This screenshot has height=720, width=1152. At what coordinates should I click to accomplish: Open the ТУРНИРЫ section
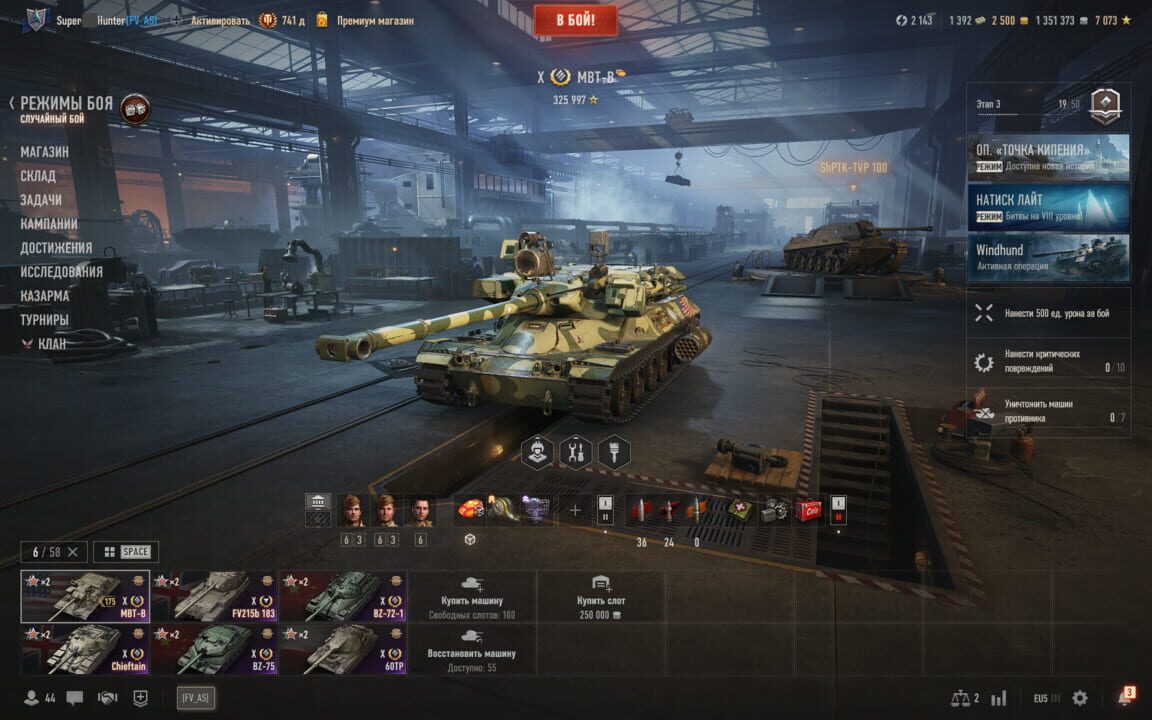coord(45,320)
